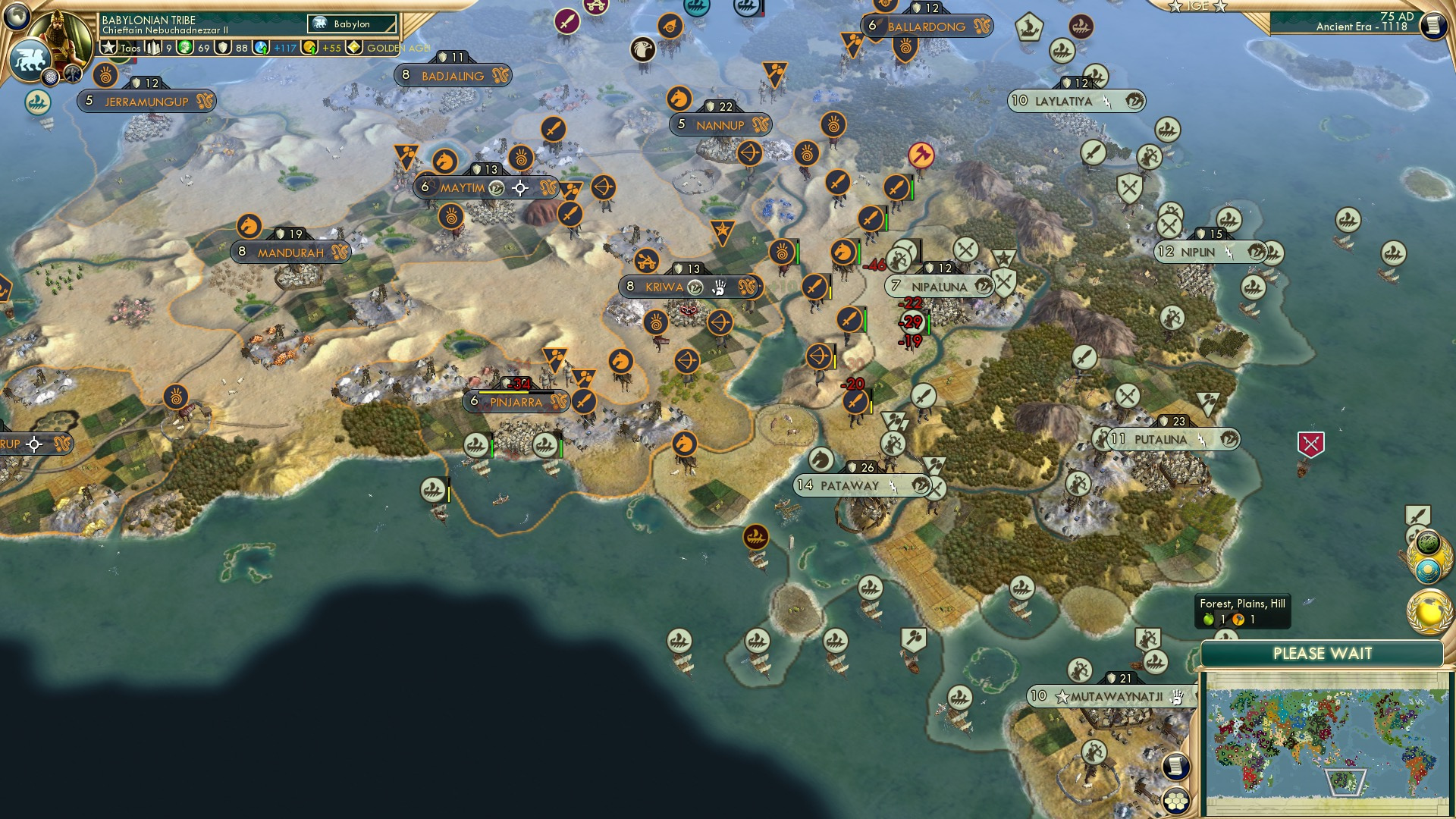The width and height of the screenshot is (1456, 819).
Task: Open the Babylon civilization selector
Action: pyautogui.click(x=351, y=24)
